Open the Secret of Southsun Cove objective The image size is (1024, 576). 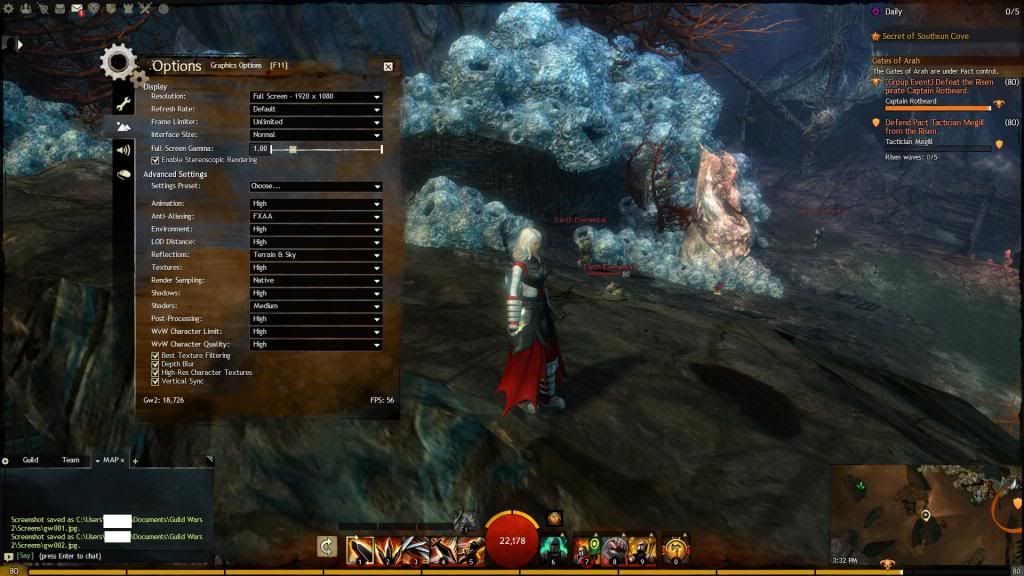(925, 36)
